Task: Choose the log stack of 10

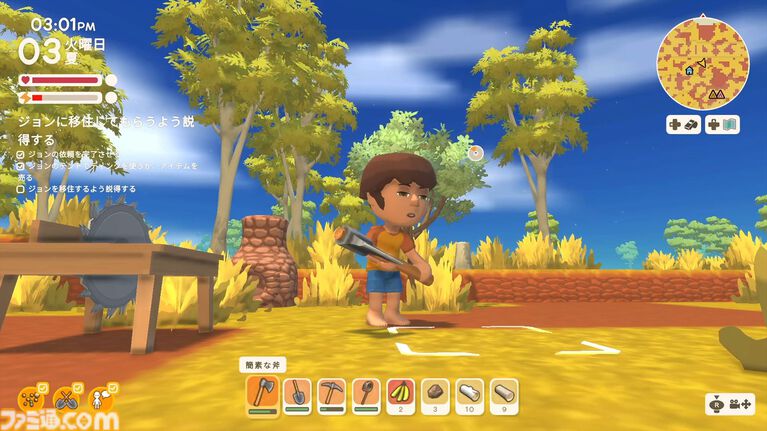Action: (471, 393)
